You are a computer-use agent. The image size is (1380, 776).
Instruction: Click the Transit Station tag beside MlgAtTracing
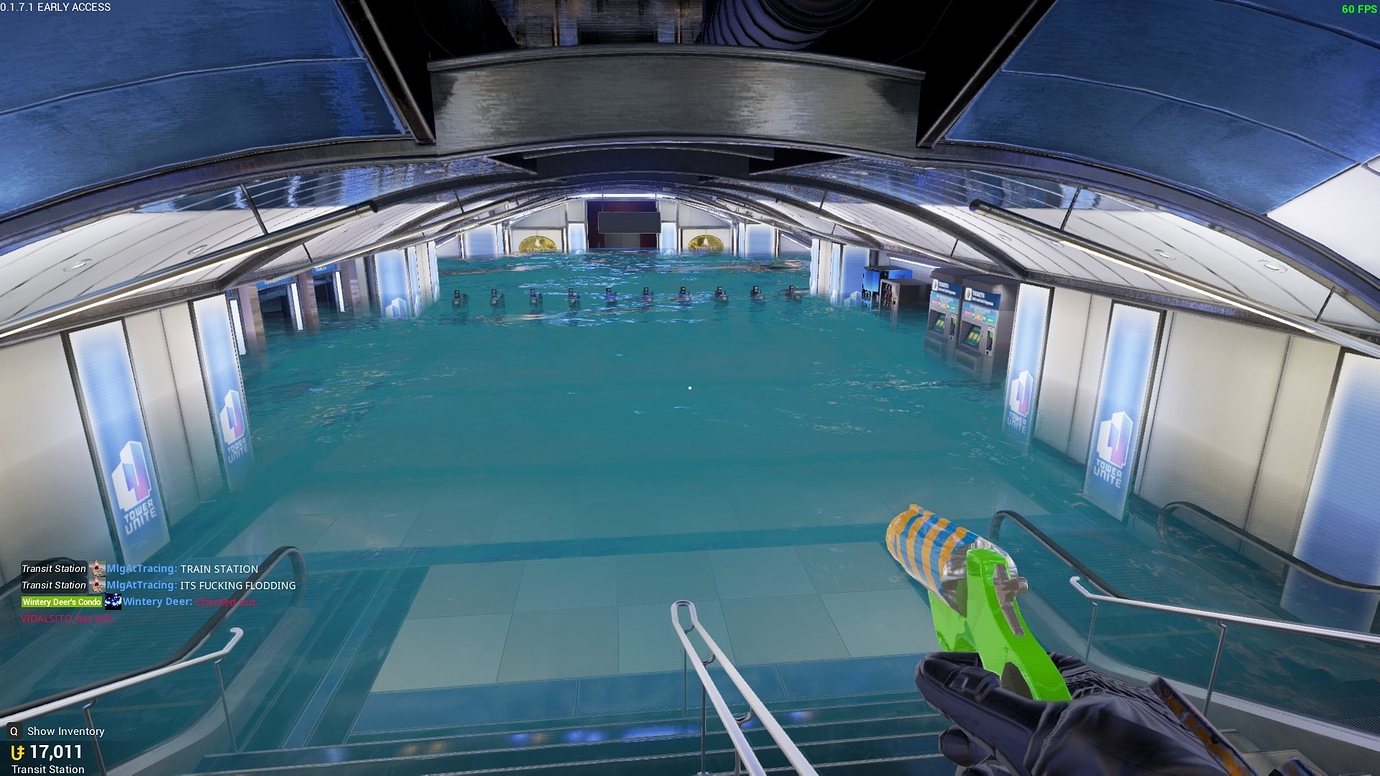click(x=54, y=568)
